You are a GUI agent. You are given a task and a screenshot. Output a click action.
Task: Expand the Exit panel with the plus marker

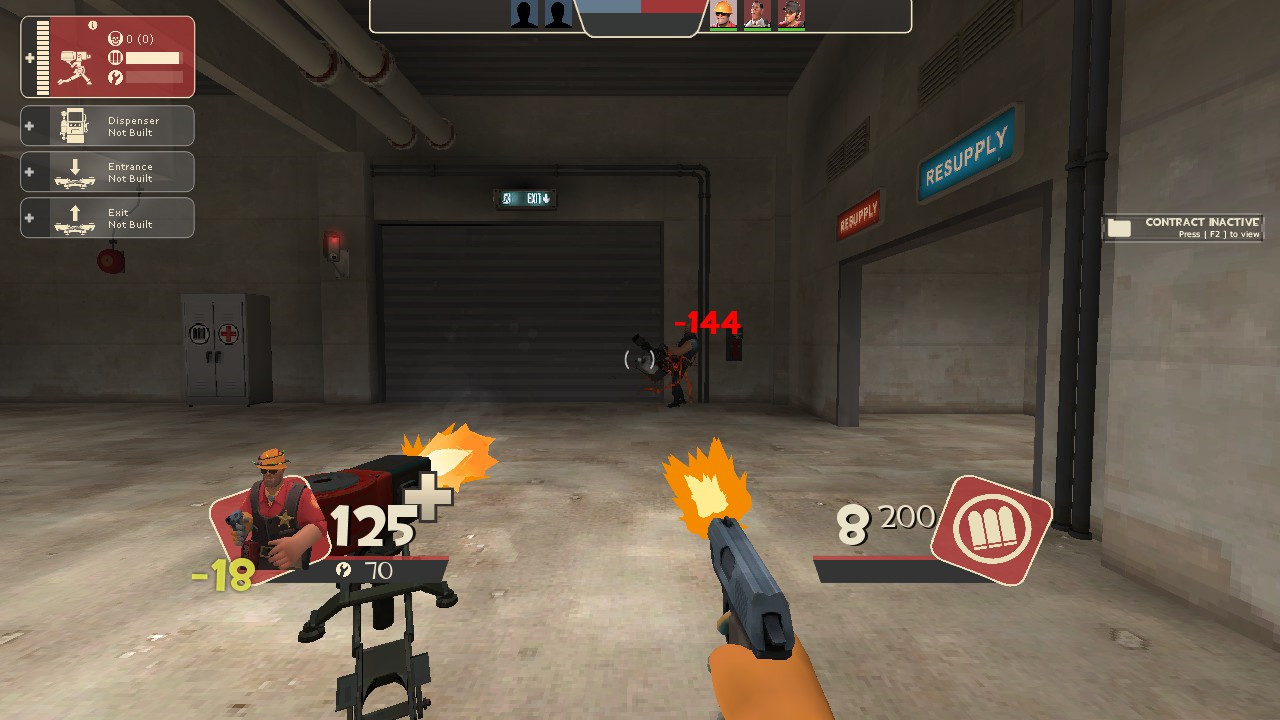pyautogui.click(x=28, y=215)
